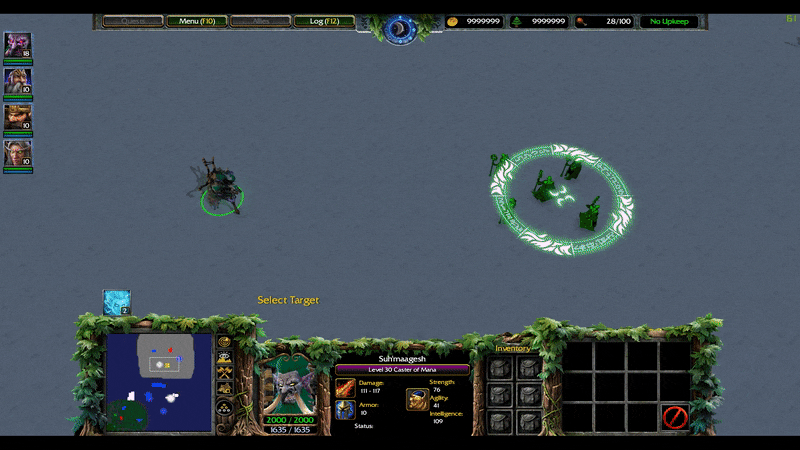This screenshot has height=450, width=800.
Task: Toggle the minimap creep camps display button
Action: point(224,390)
